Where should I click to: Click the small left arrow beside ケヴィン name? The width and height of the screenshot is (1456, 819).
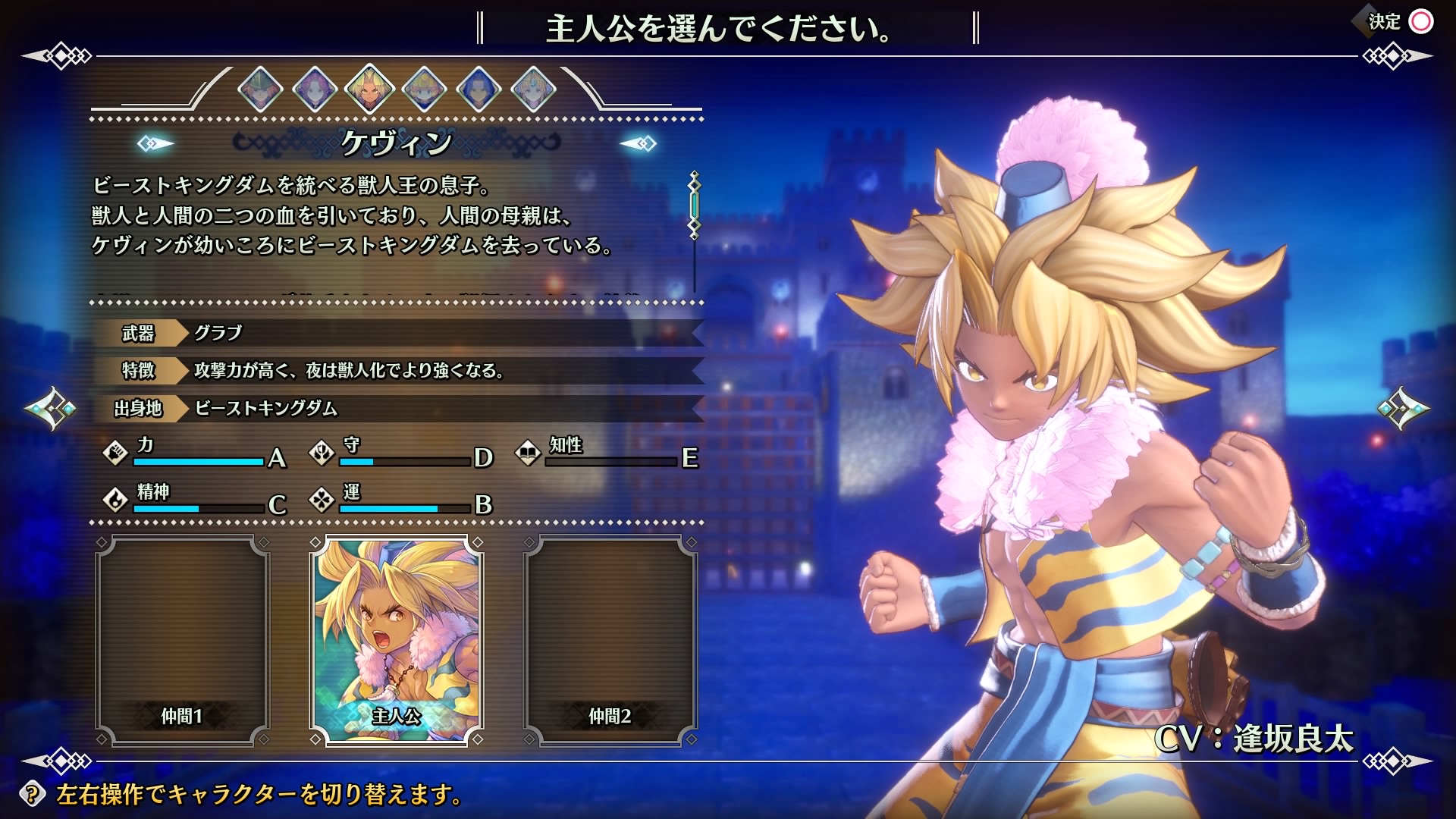tap(155, 143)
